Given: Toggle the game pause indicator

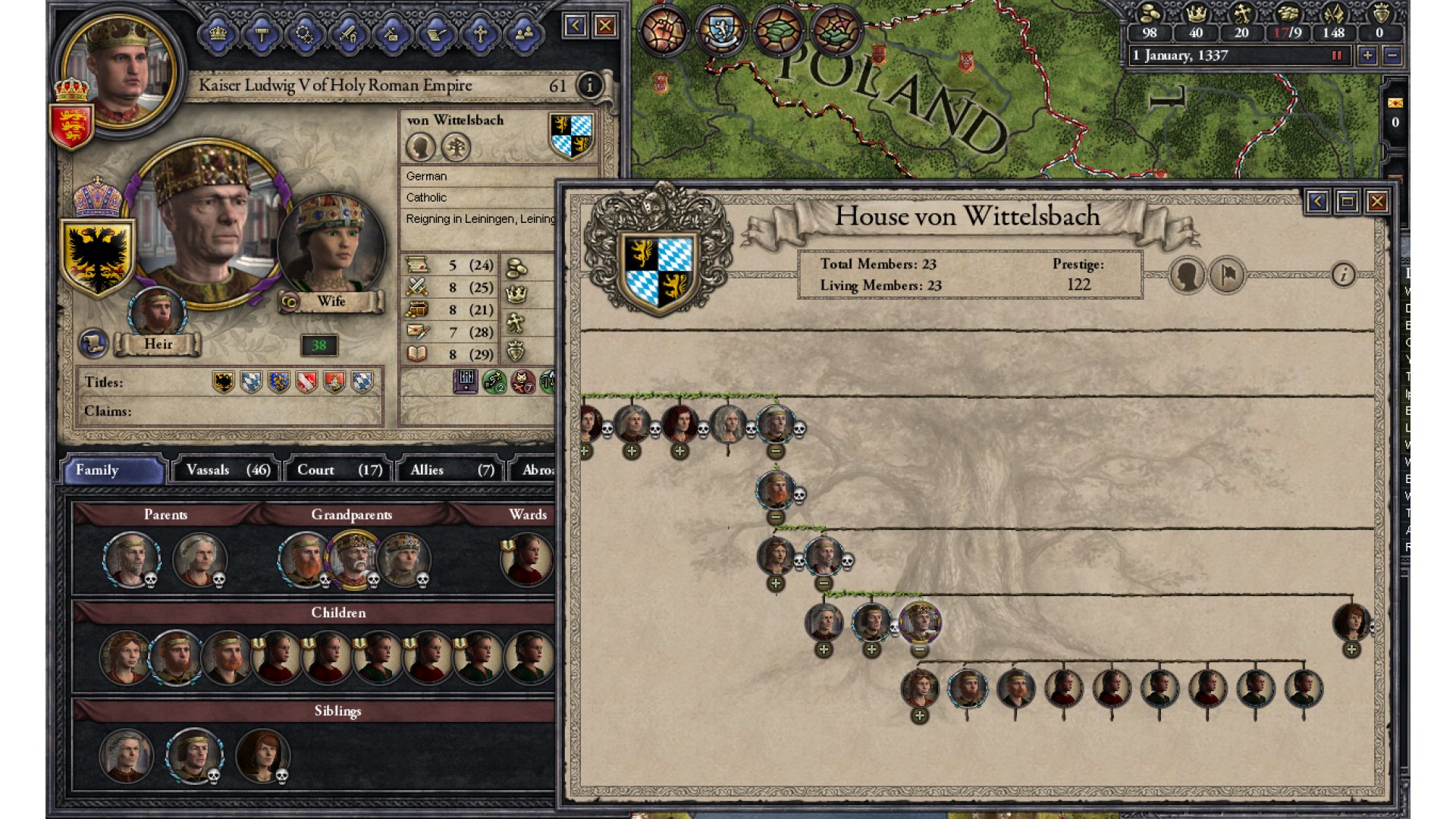Looking at the screenshot, I should click(1337, 55).
